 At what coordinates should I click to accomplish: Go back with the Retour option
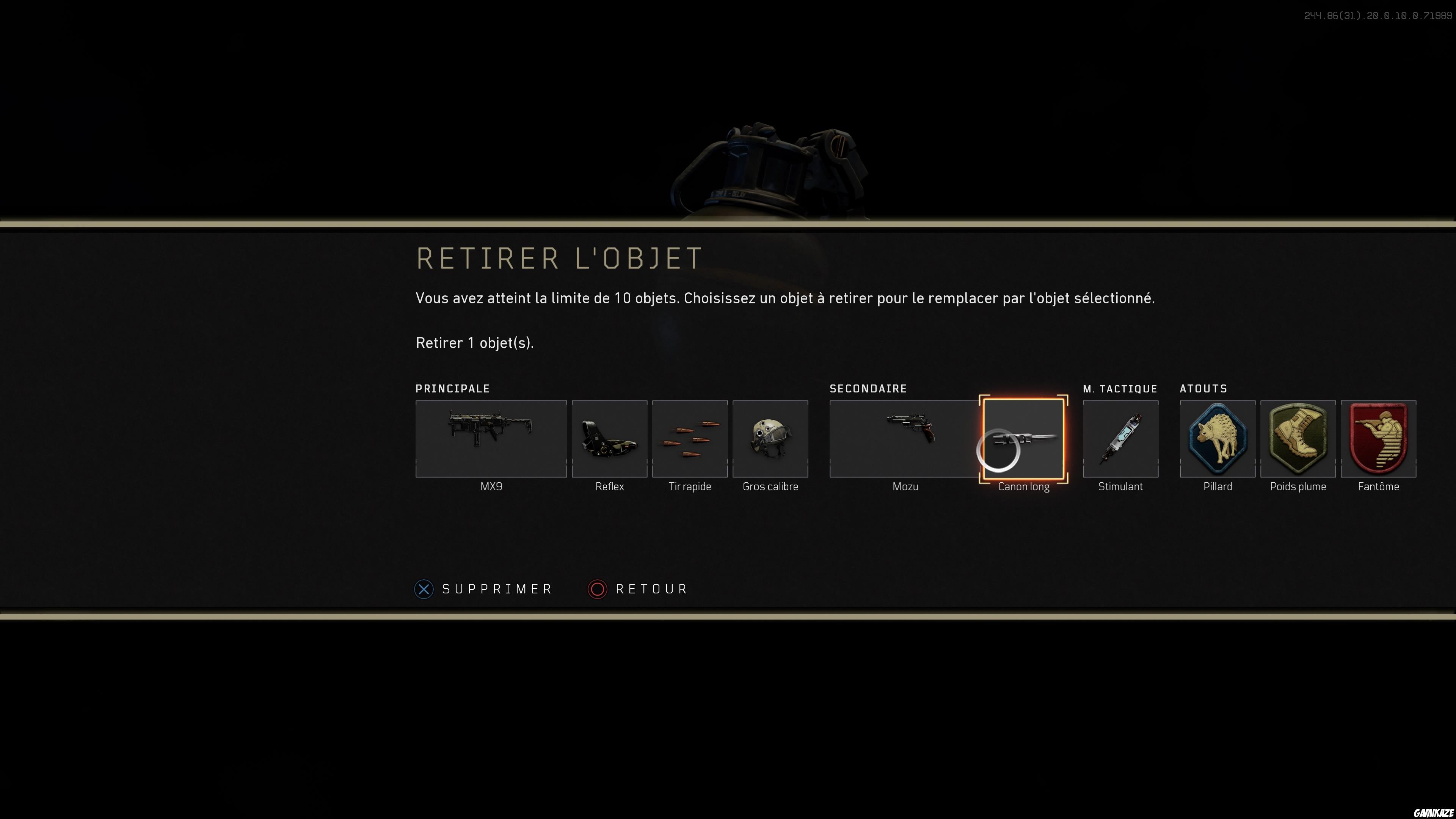[x=638, y=589]
